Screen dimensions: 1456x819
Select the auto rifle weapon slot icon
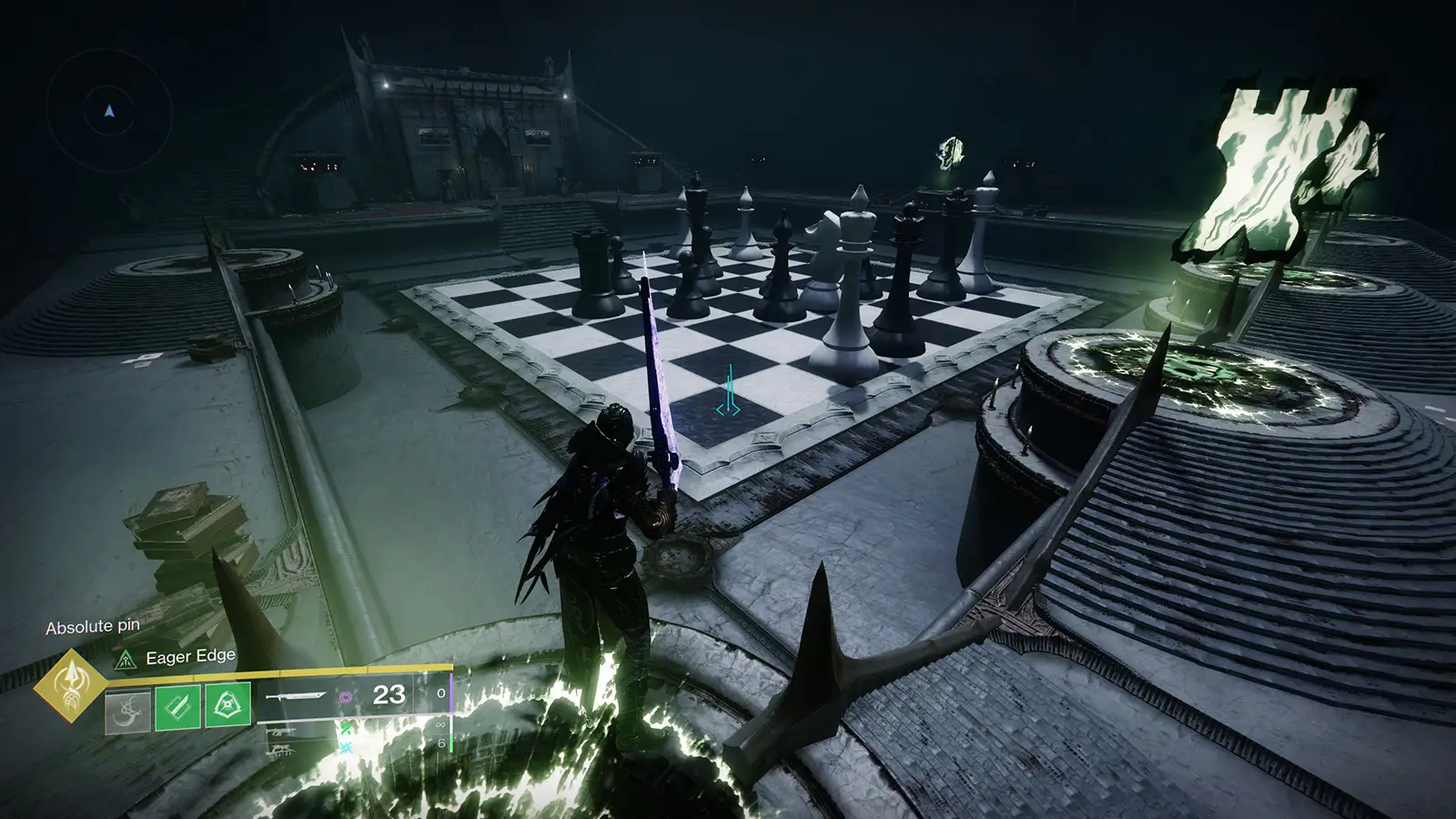[x=281, y=733]
